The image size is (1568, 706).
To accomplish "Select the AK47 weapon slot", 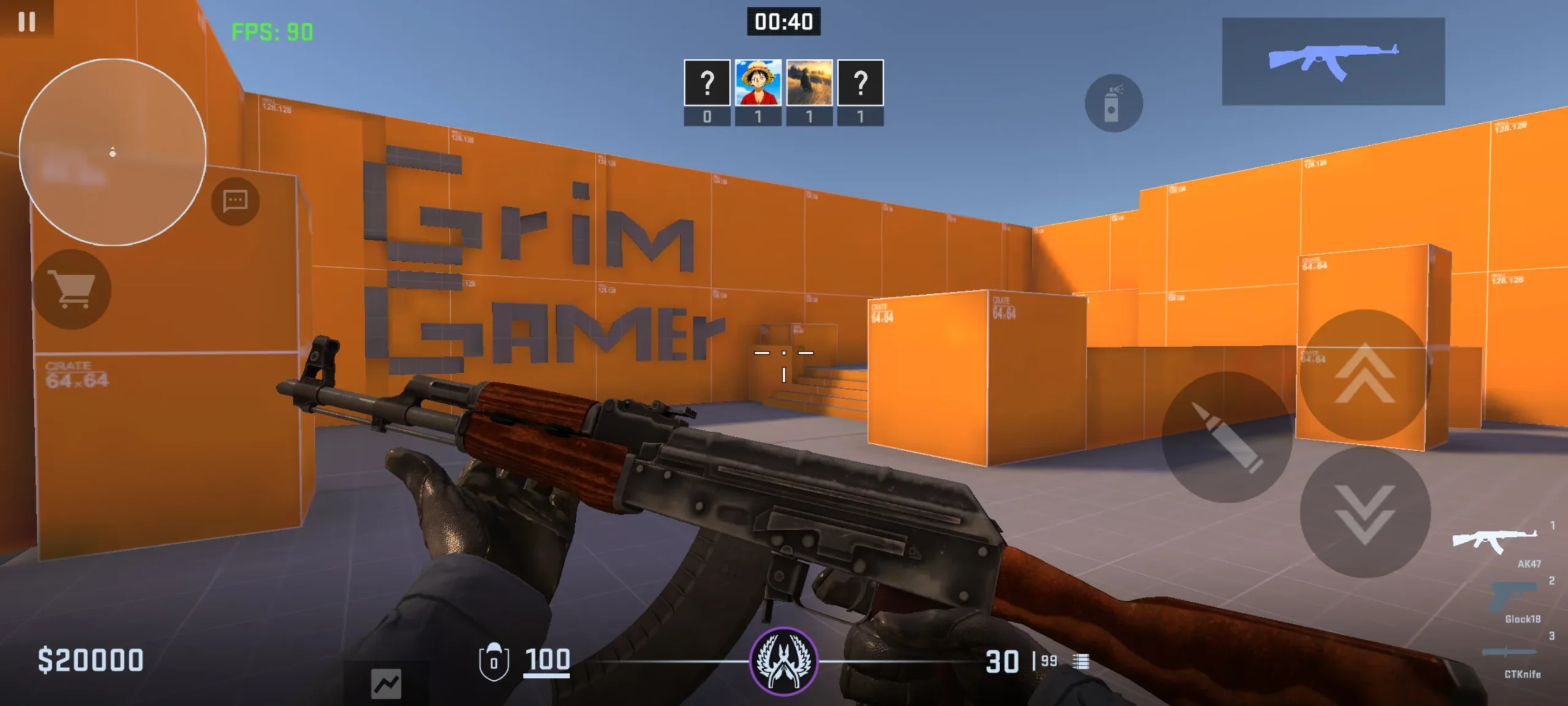I will [x=1495, y=542].
